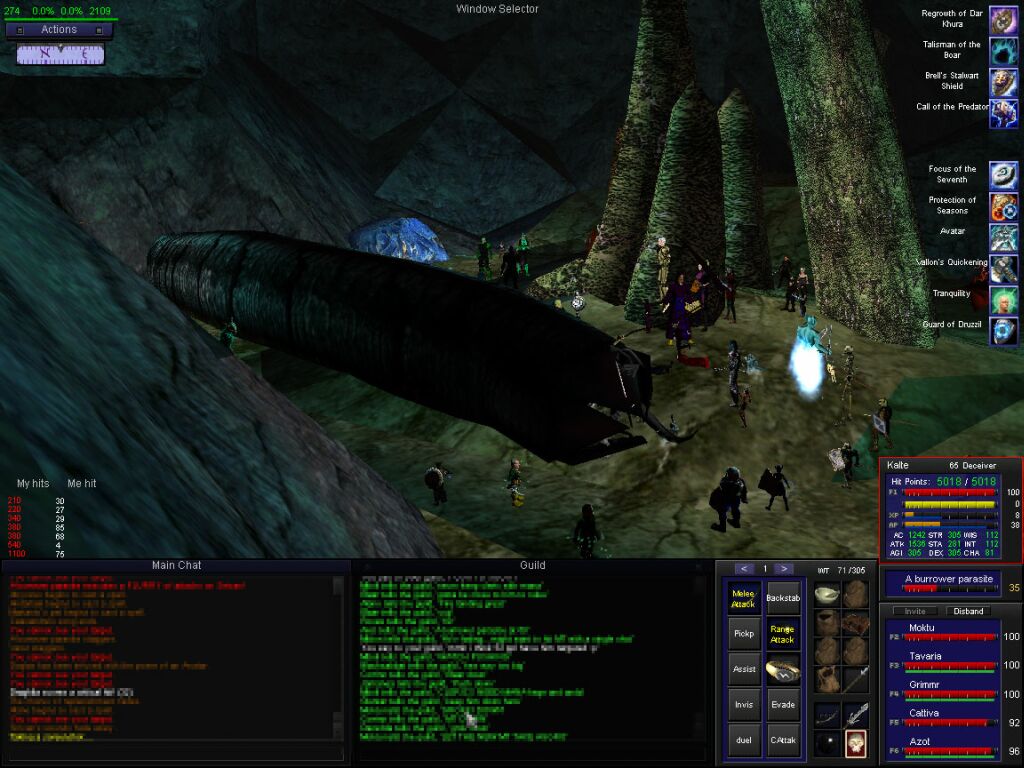Use the Evade hotbutton

(783, 704)
